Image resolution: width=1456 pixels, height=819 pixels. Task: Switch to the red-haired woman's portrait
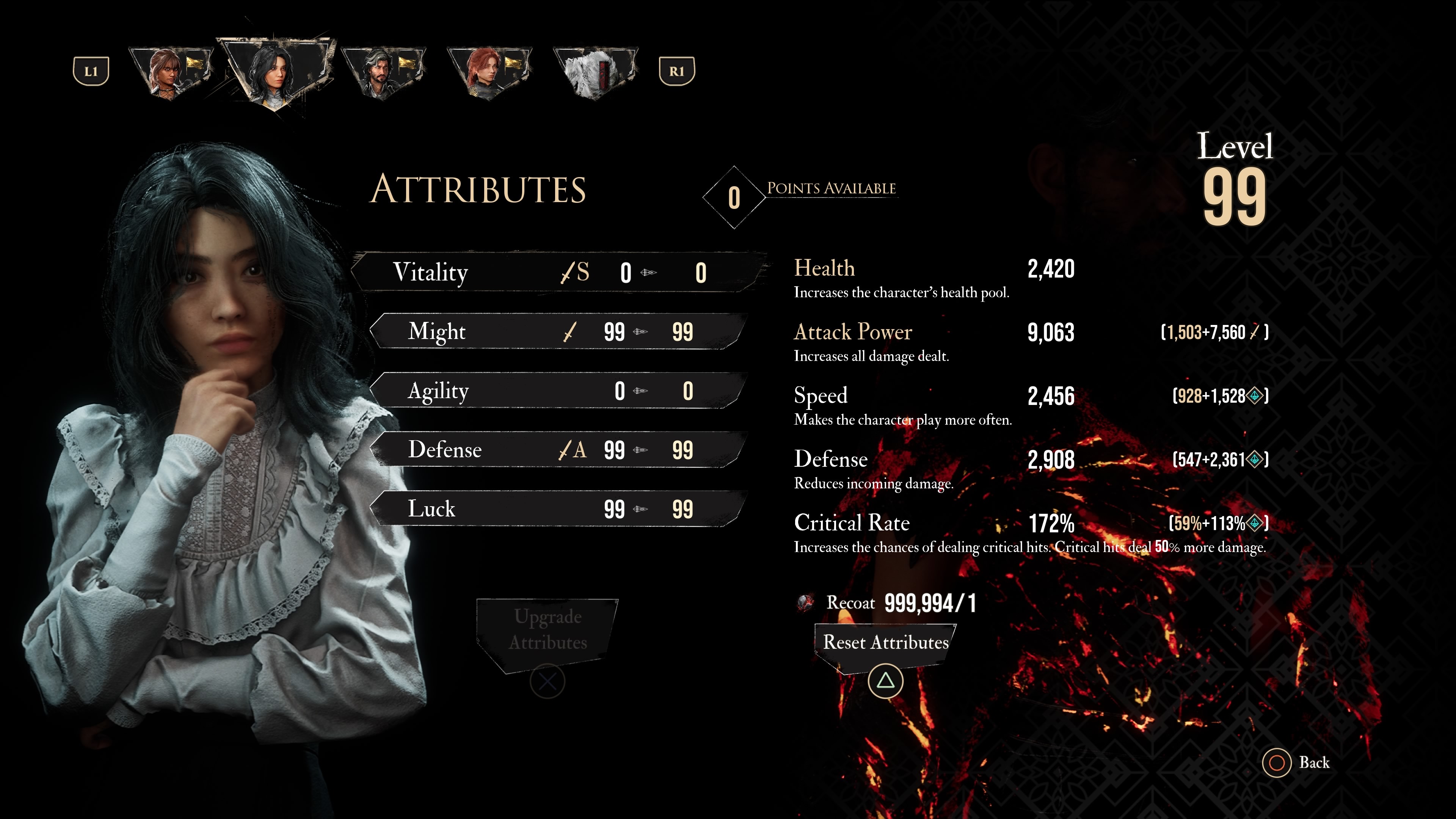(488, 72)
